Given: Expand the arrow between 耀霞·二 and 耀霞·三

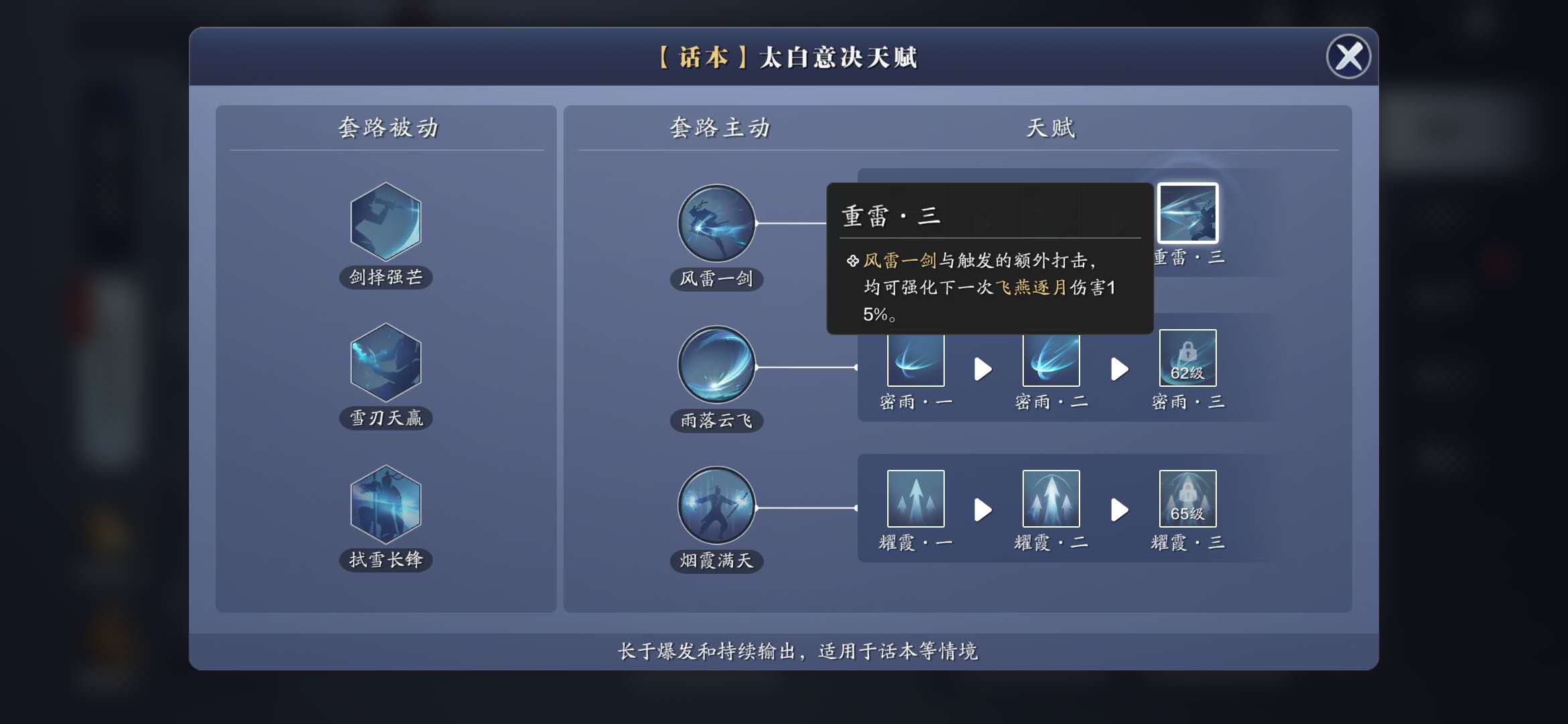Looking at the screenshot, I should (1119, 509).
